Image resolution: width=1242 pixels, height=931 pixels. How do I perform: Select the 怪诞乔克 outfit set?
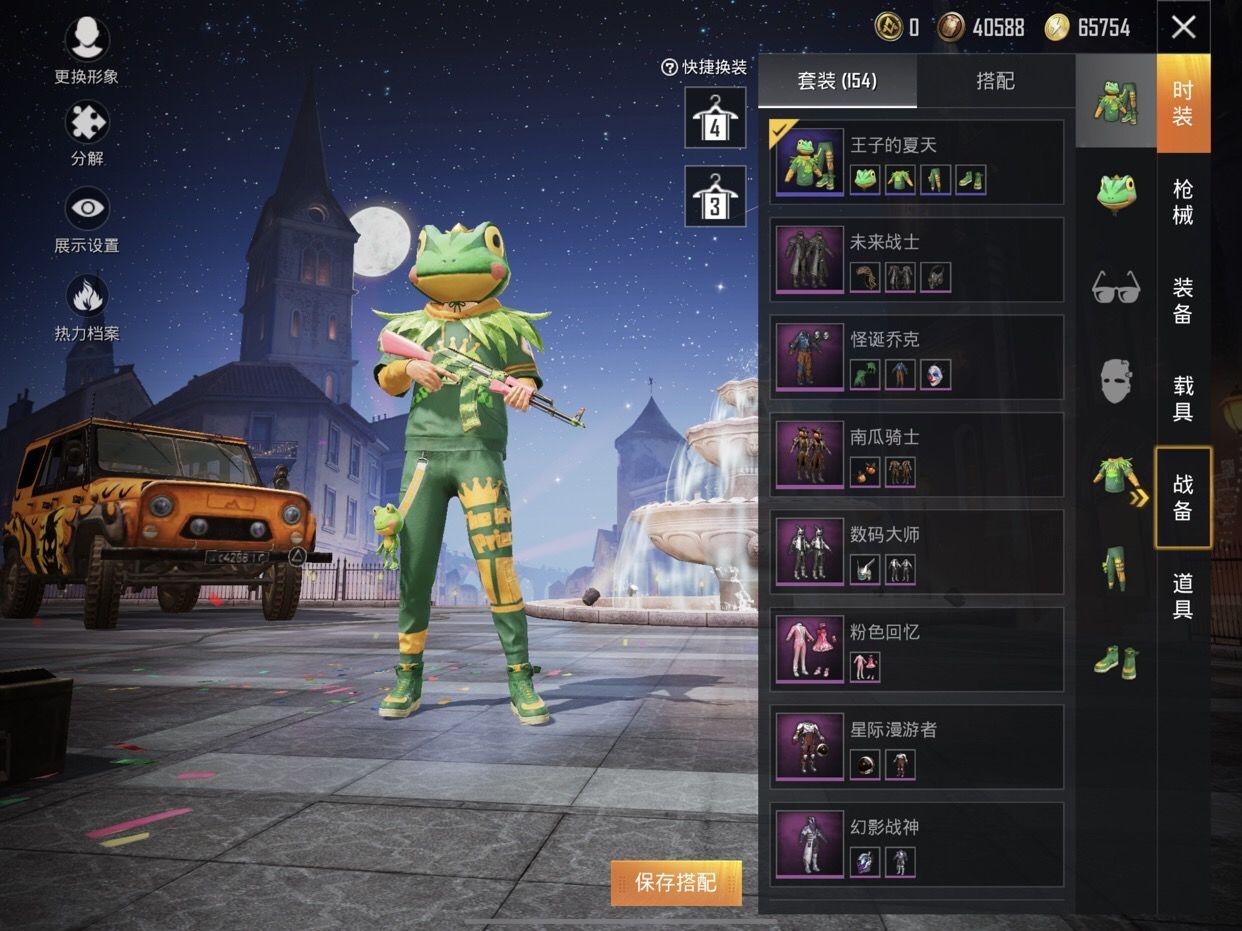(916, 357)
